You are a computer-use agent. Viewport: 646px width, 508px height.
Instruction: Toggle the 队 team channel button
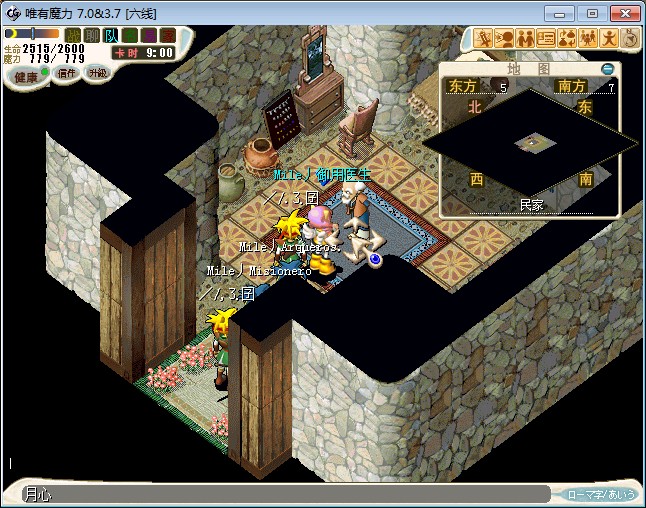(x=110, y=35)
